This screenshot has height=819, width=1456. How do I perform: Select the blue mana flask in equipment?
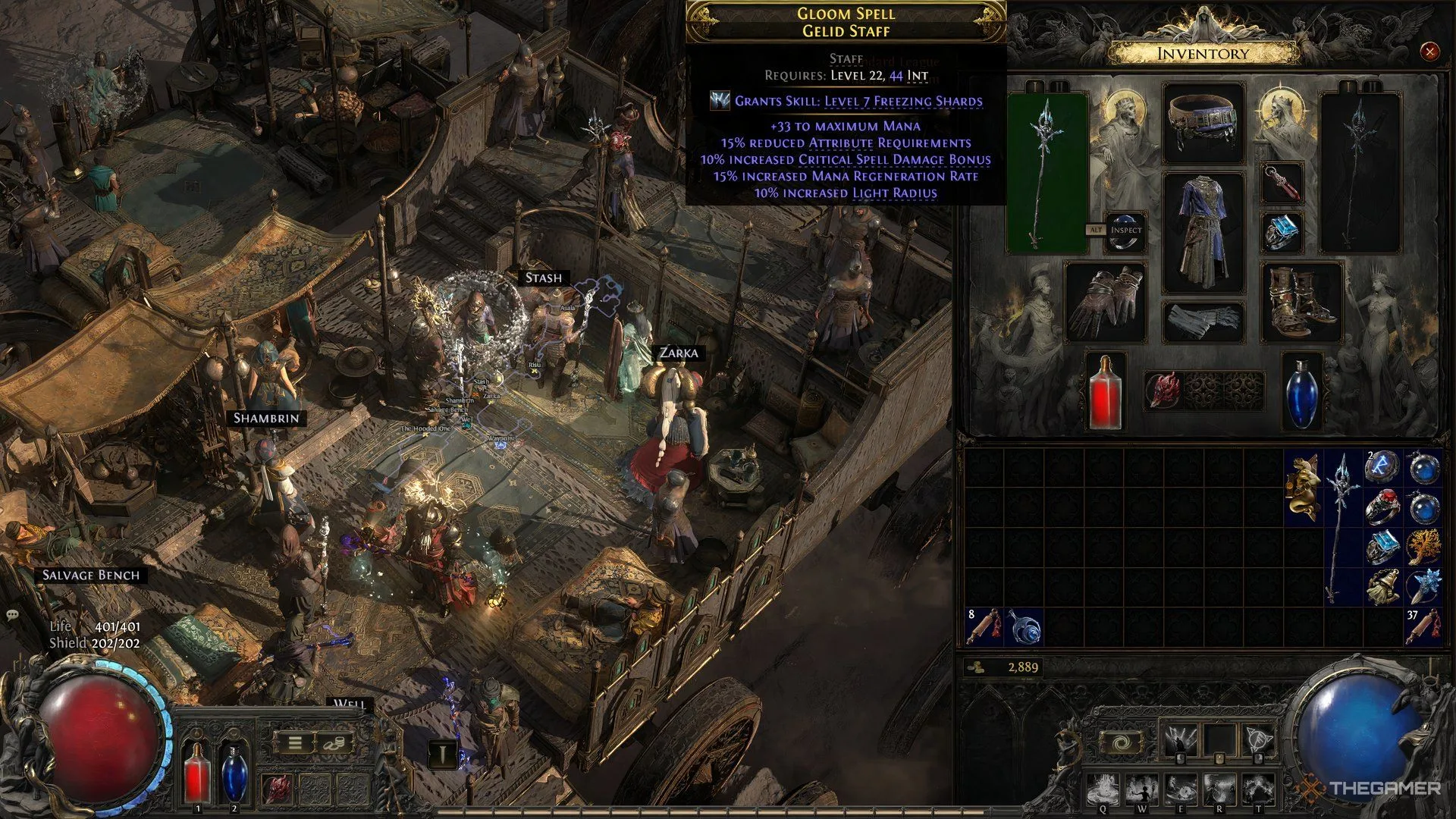tap(1302, 392)
